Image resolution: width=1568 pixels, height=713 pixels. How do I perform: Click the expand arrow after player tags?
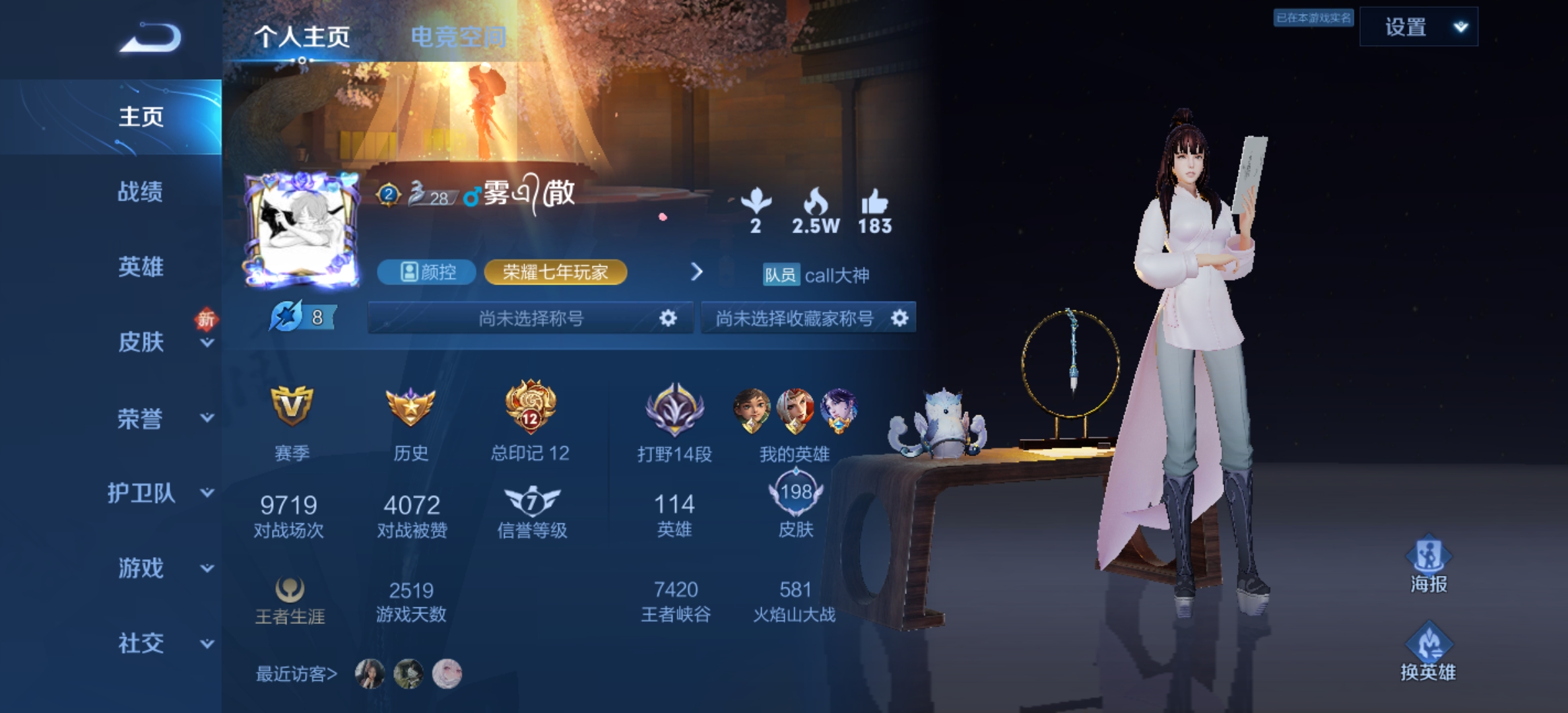point(697,272)
